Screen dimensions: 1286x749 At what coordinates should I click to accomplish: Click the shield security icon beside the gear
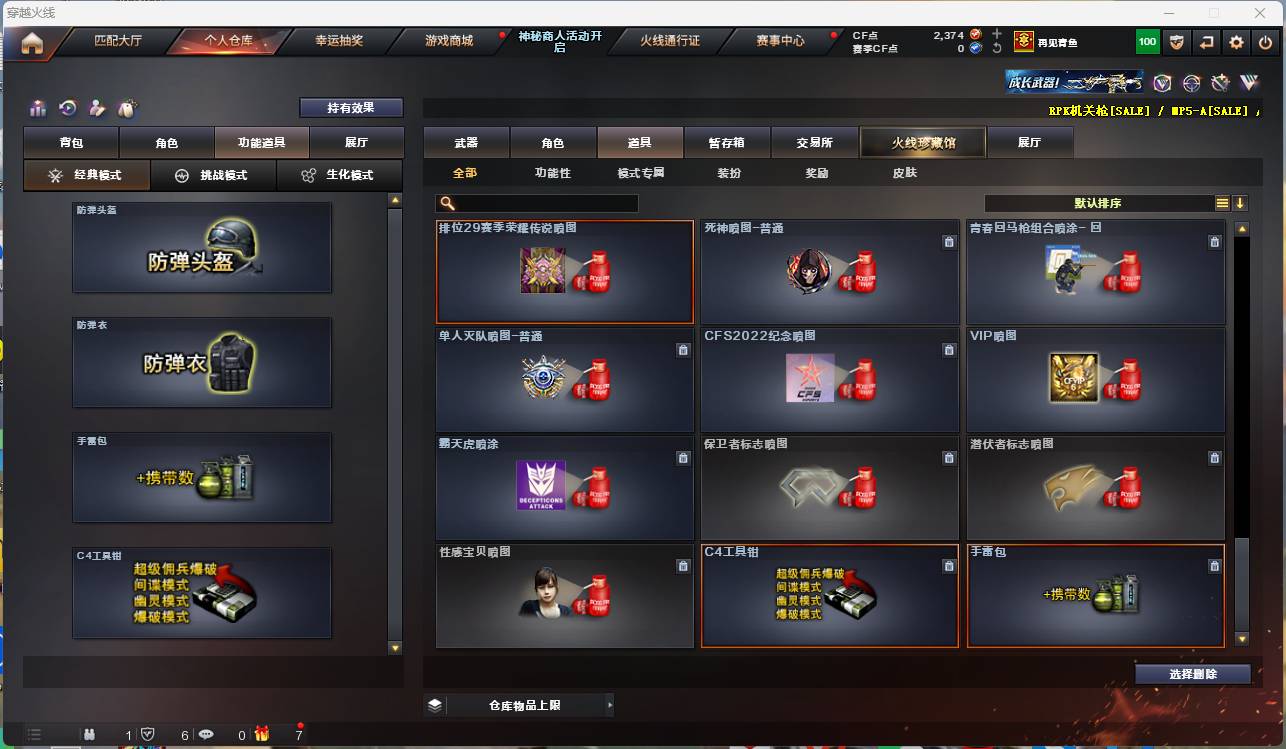(1175, 42)
